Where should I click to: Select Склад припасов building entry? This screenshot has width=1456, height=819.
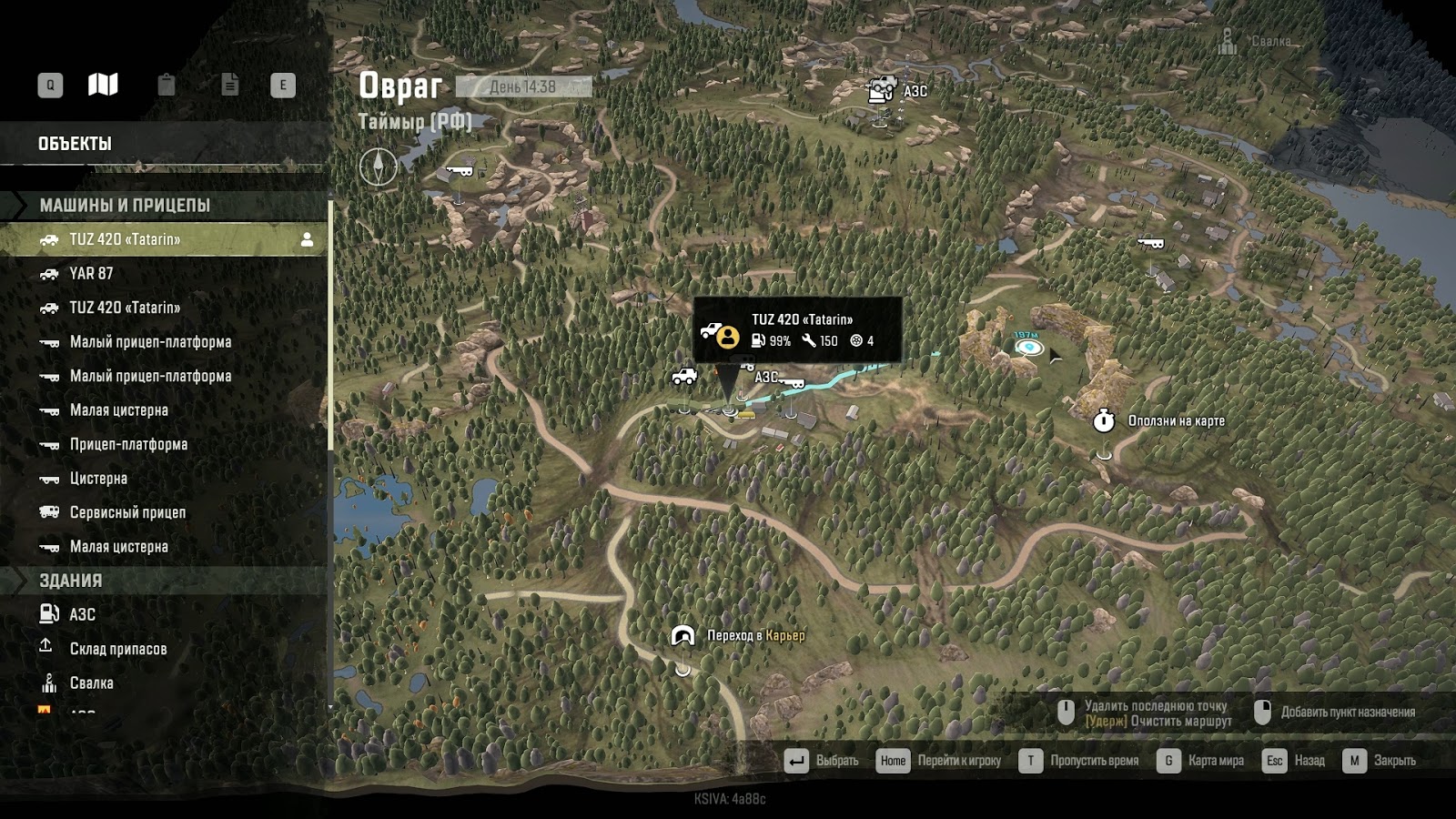pyautogui.click(x=118, y=650)
